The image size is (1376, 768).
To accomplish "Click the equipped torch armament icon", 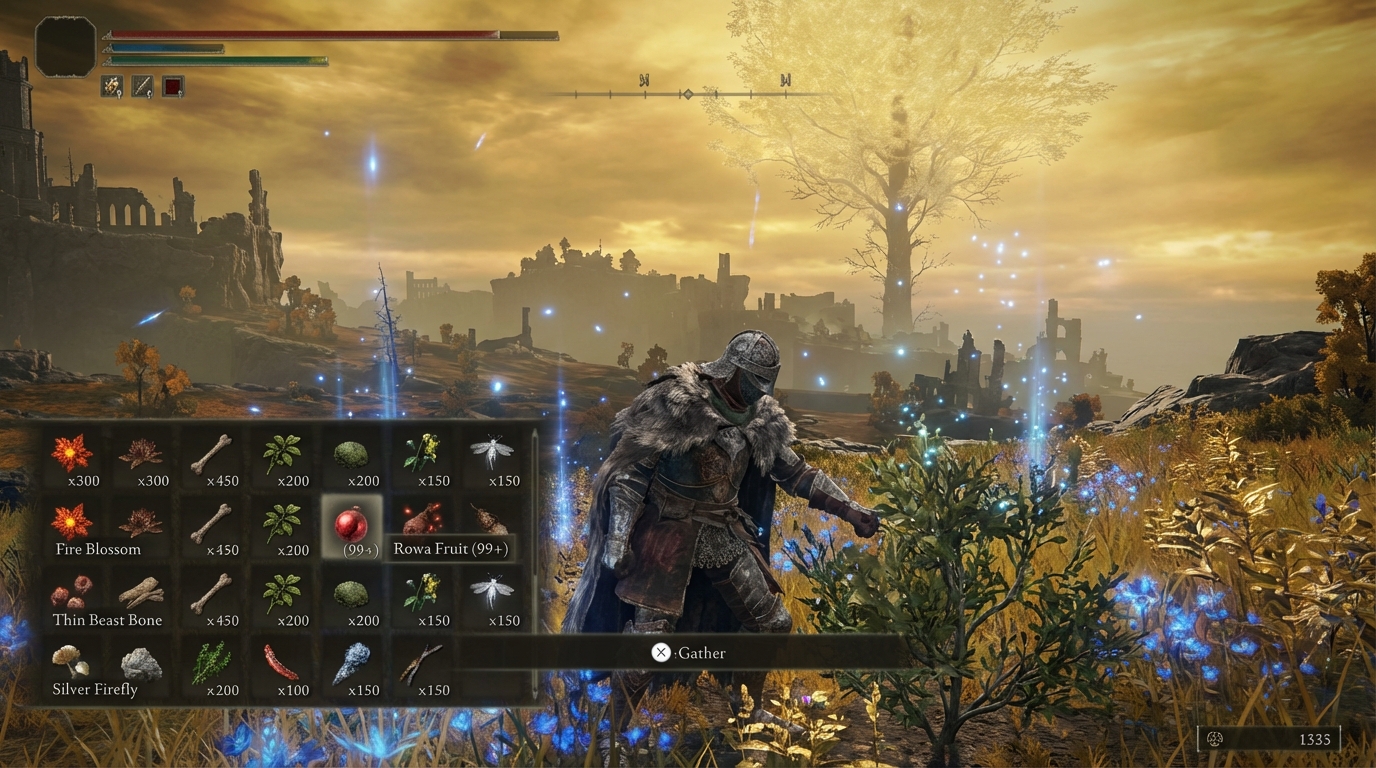I will (111, 85).
